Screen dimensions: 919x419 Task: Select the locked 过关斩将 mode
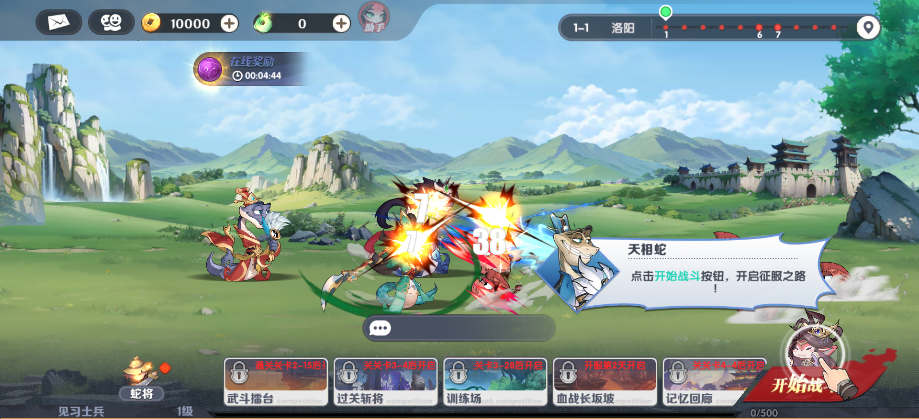[x=385, y=385]
